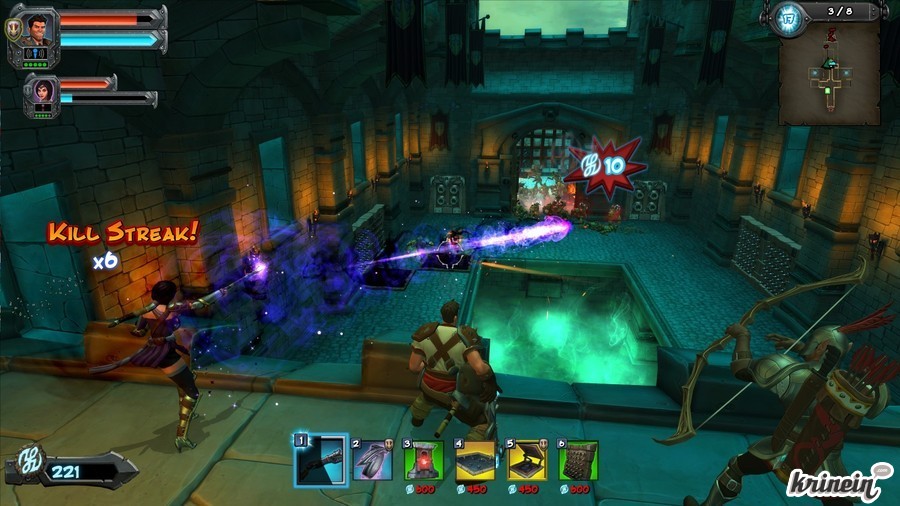
Task: Select the spiked wall trap in slot 6
Action: pyautogui.click(x=578, y=461)
